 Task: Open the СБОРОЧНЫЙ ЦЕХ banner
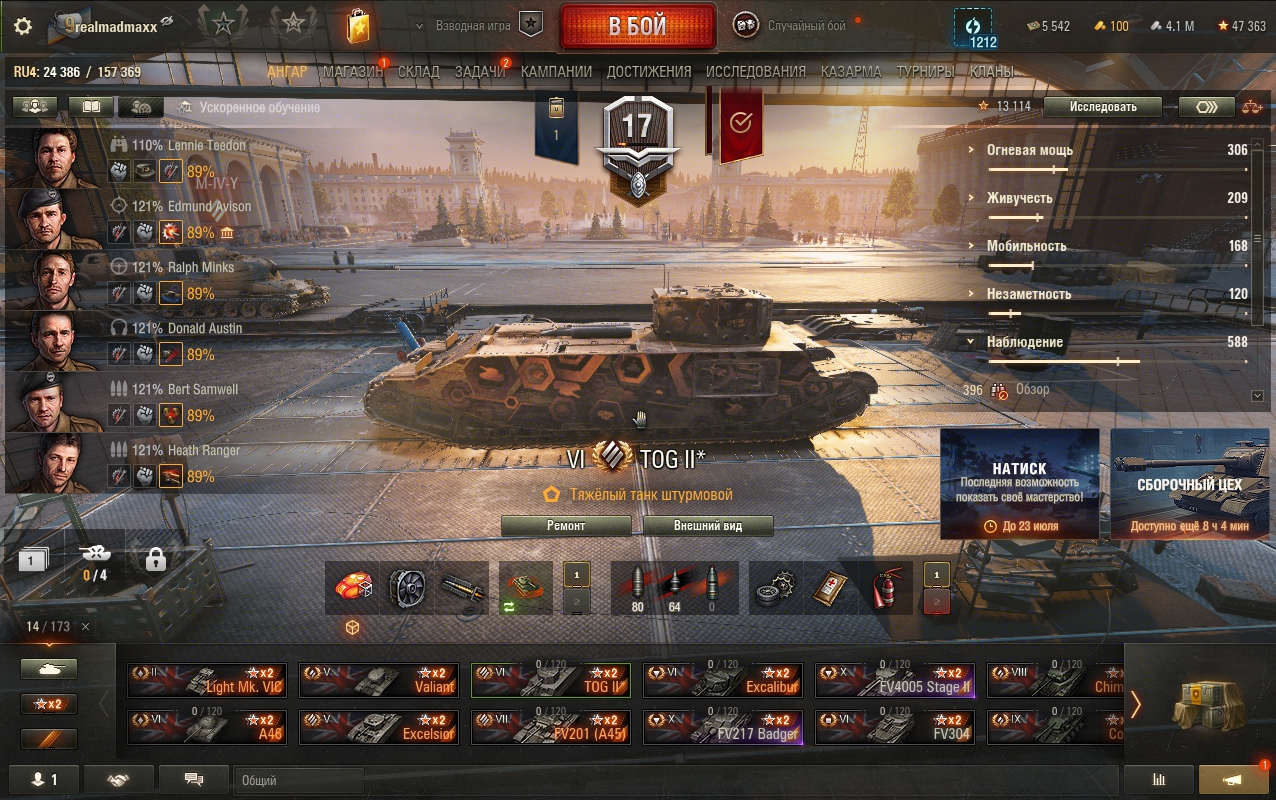pos(1189,484)
